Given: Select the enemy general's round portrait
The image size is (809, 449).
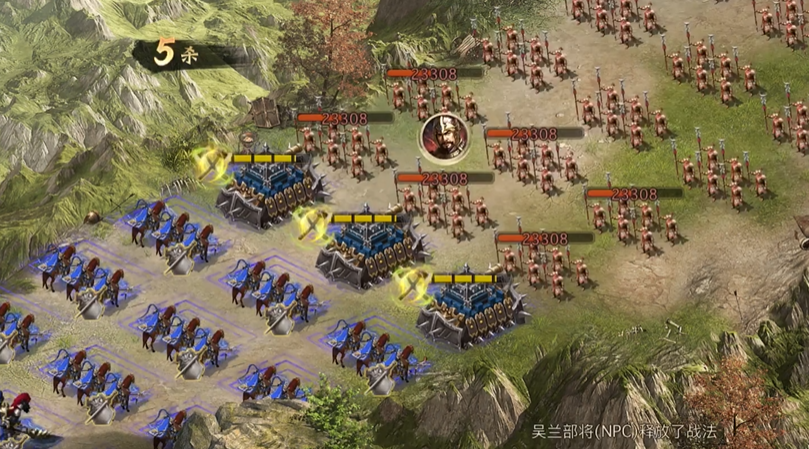Looking at the screenshot, I should pos(438,135).
